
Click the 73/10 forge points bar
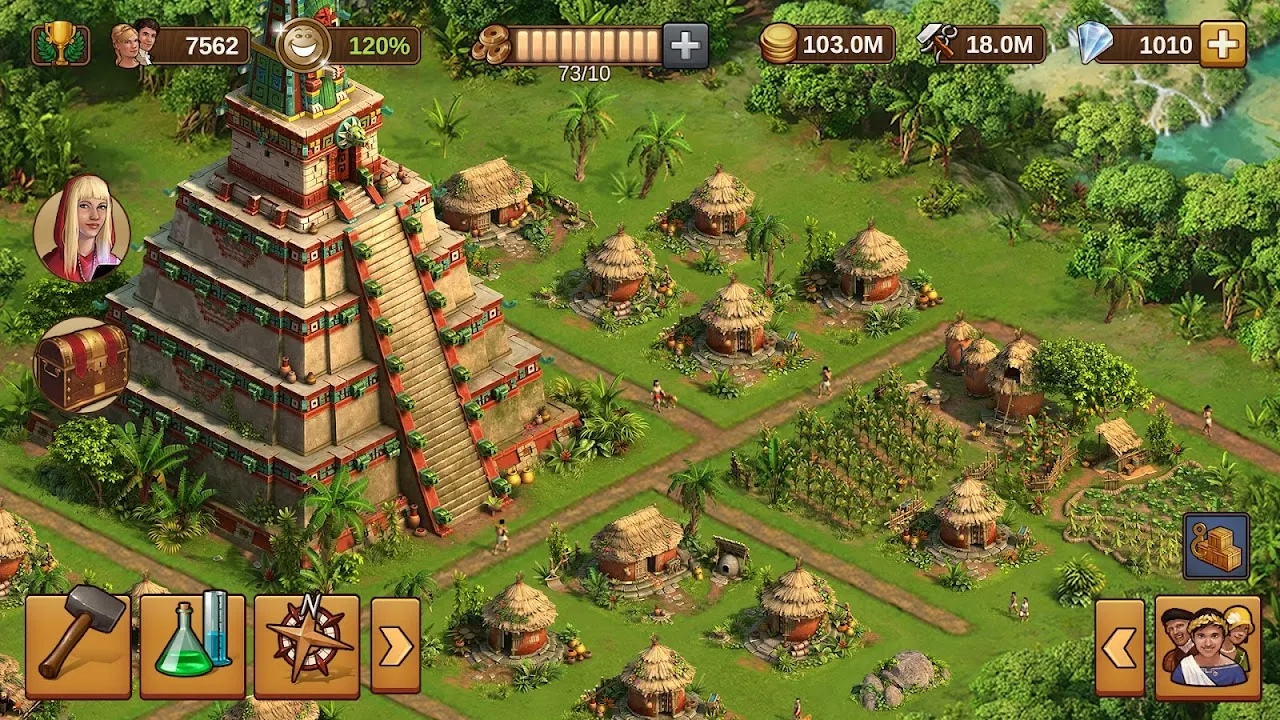pos(571,44)
